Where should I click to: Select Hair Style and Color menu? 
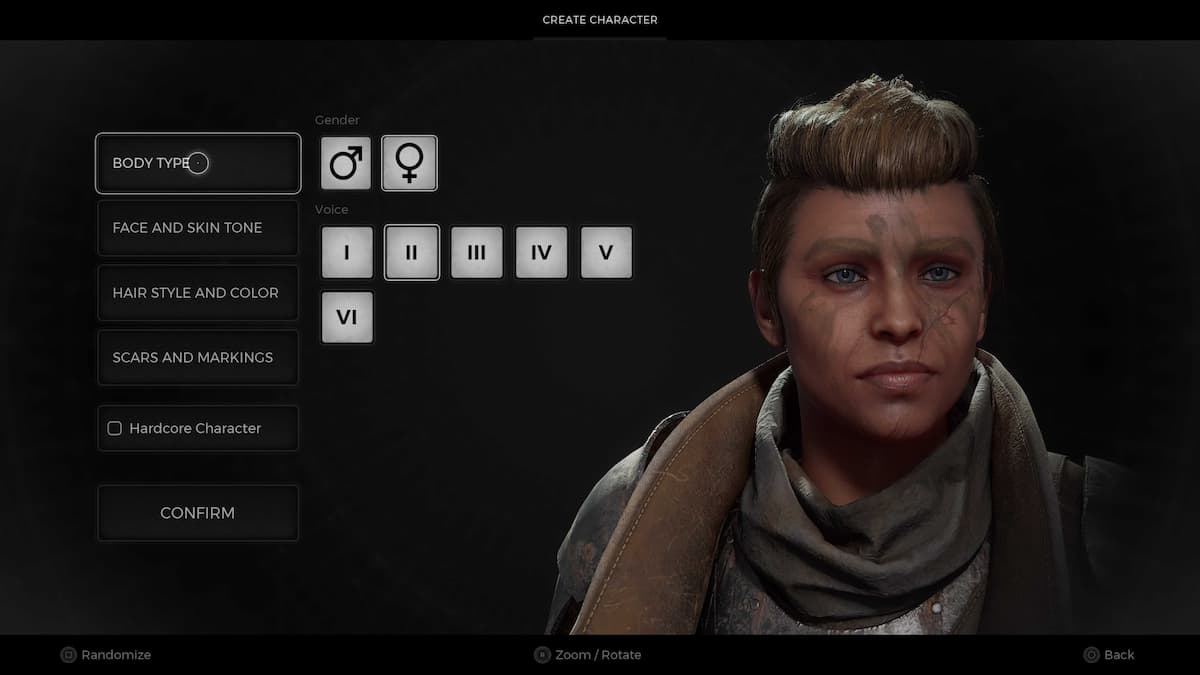pyautogui.click(x=198, y=293)
